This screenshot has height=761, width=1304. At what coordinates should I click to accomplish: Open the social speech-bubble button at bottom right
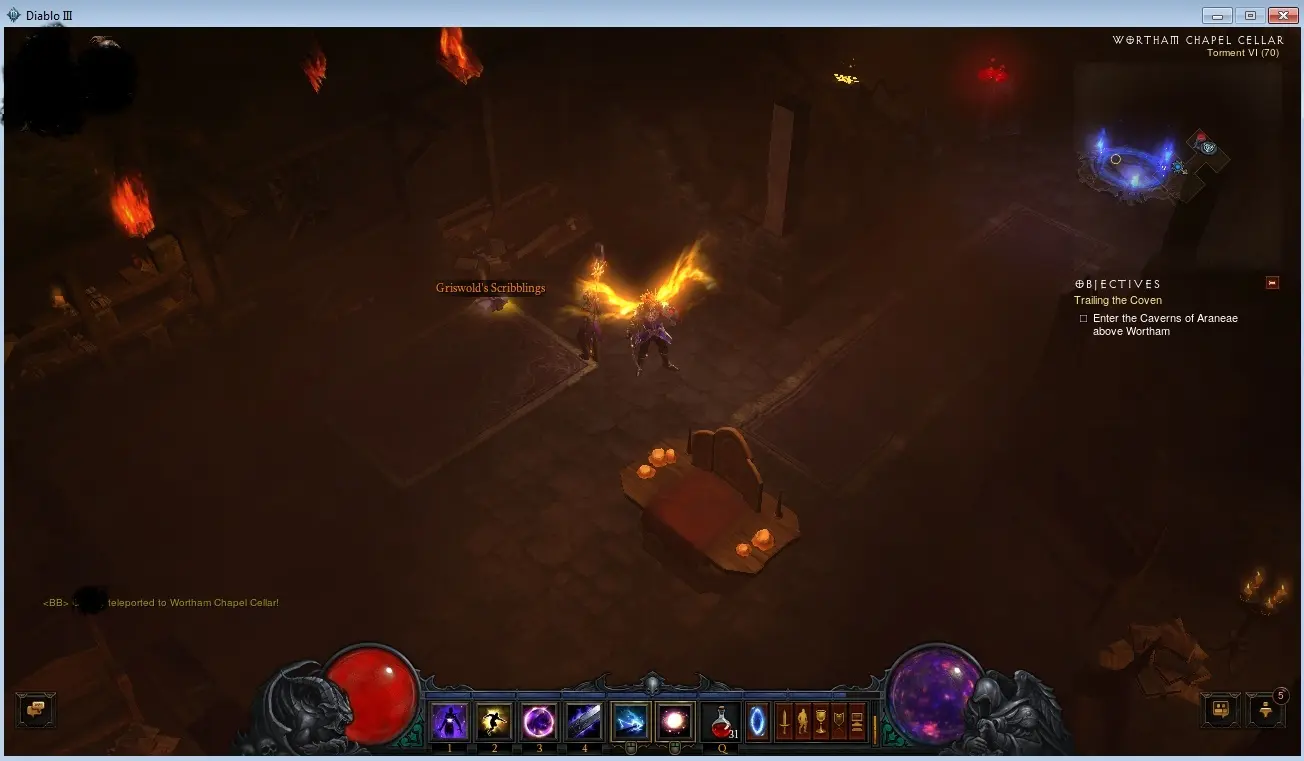[1221, 711]
